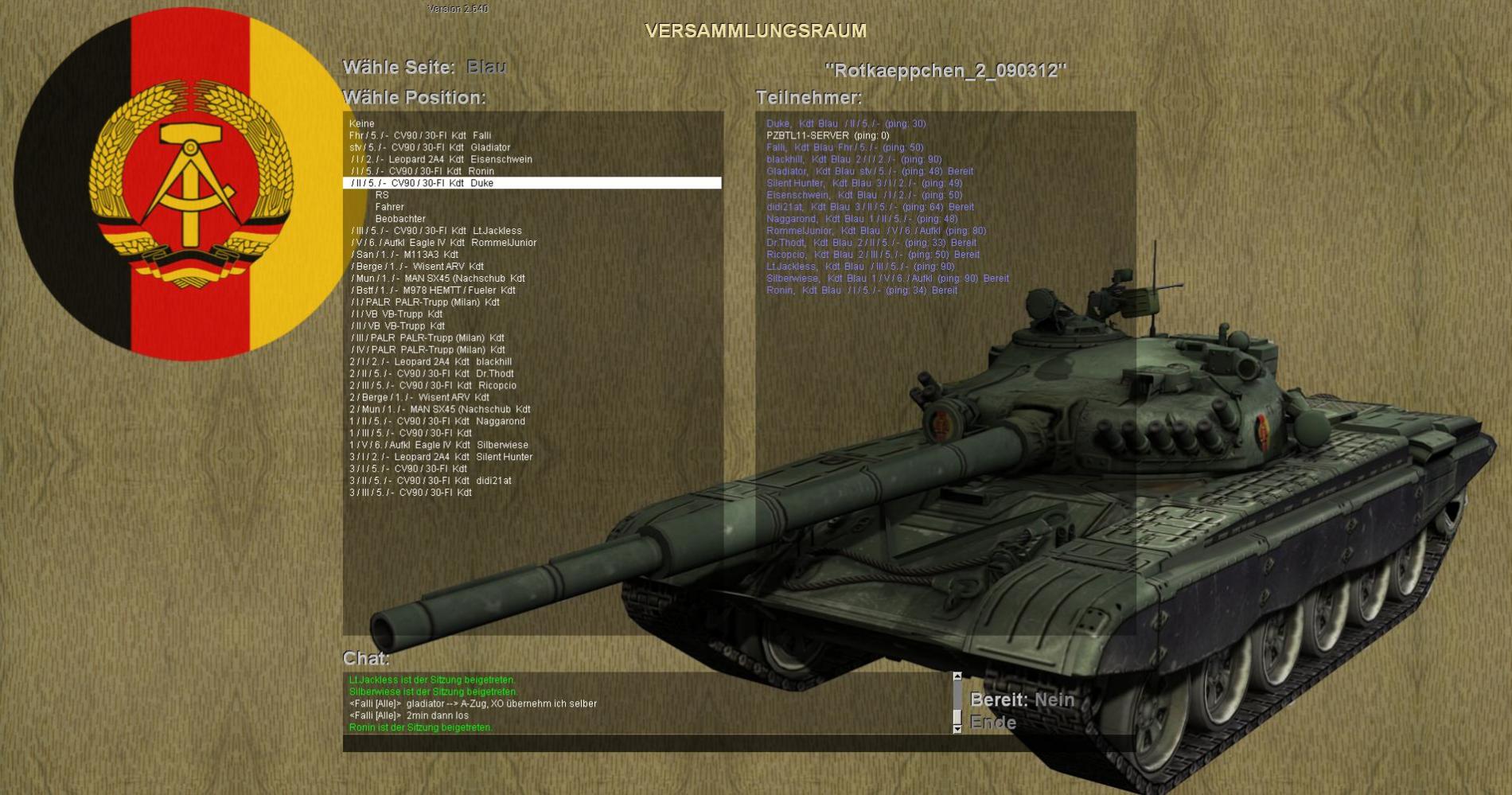Select PZBTL11-SERVER in participant list

click(828, 135)
